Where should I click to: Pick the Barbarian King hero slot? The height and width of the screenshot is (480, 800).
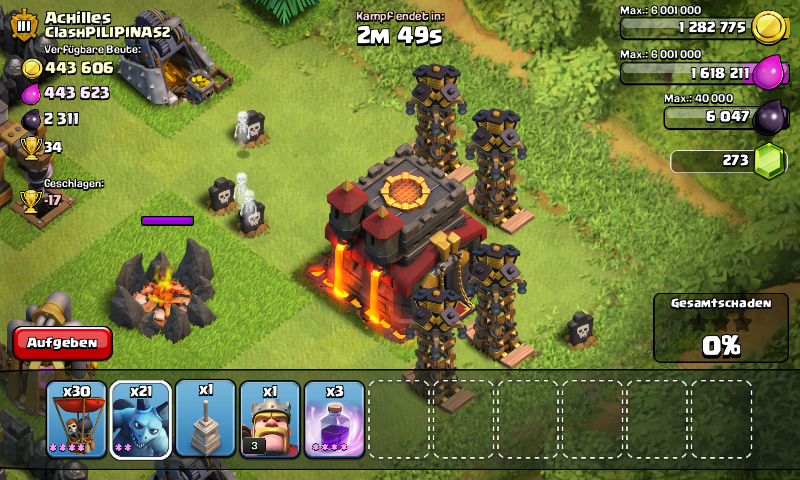coord(270,418)
